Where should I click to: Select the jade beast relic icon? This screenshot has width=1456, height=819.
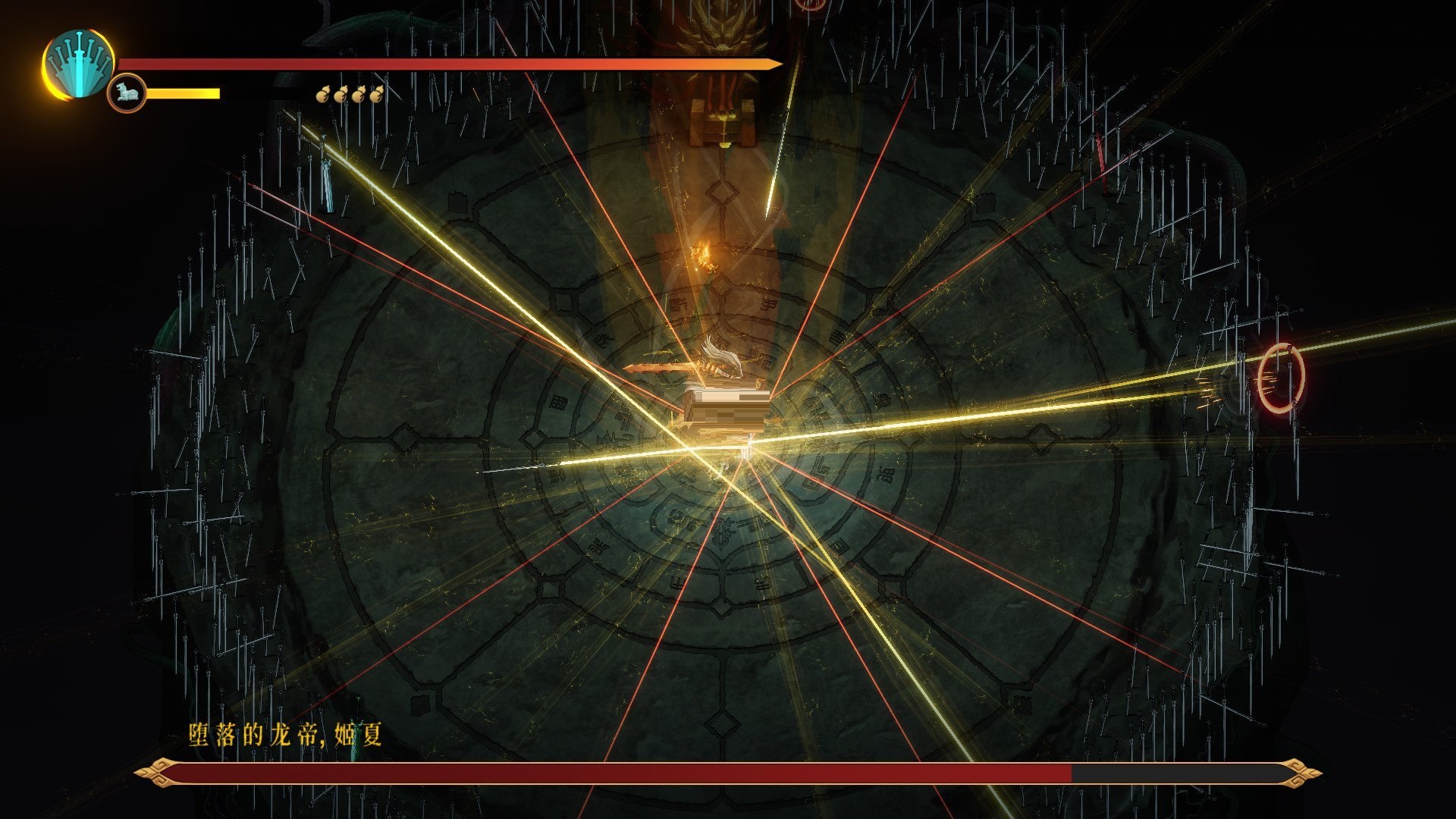(126, 94)
